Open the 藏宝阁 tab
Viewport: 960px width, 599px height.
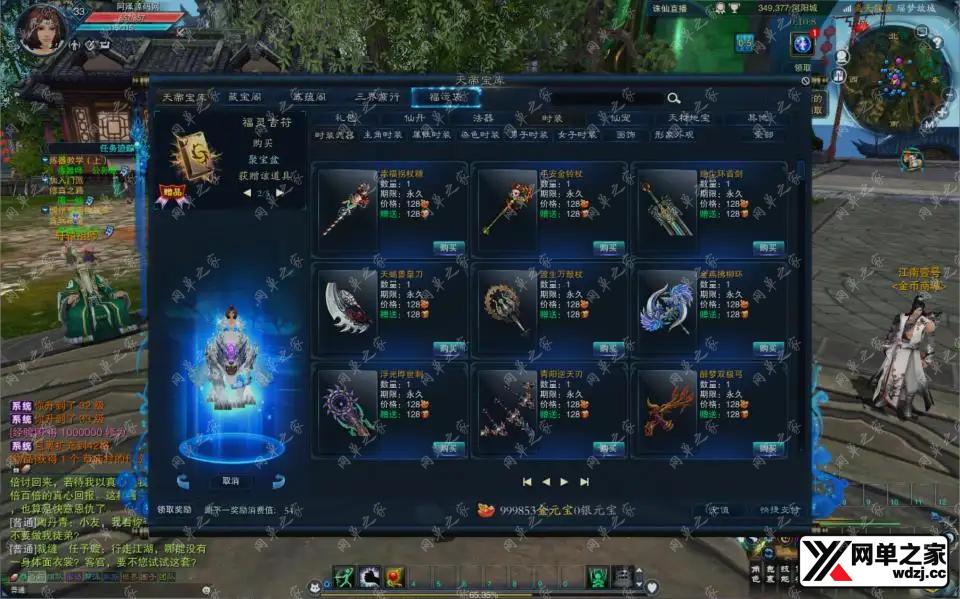[x=245, y=98]
